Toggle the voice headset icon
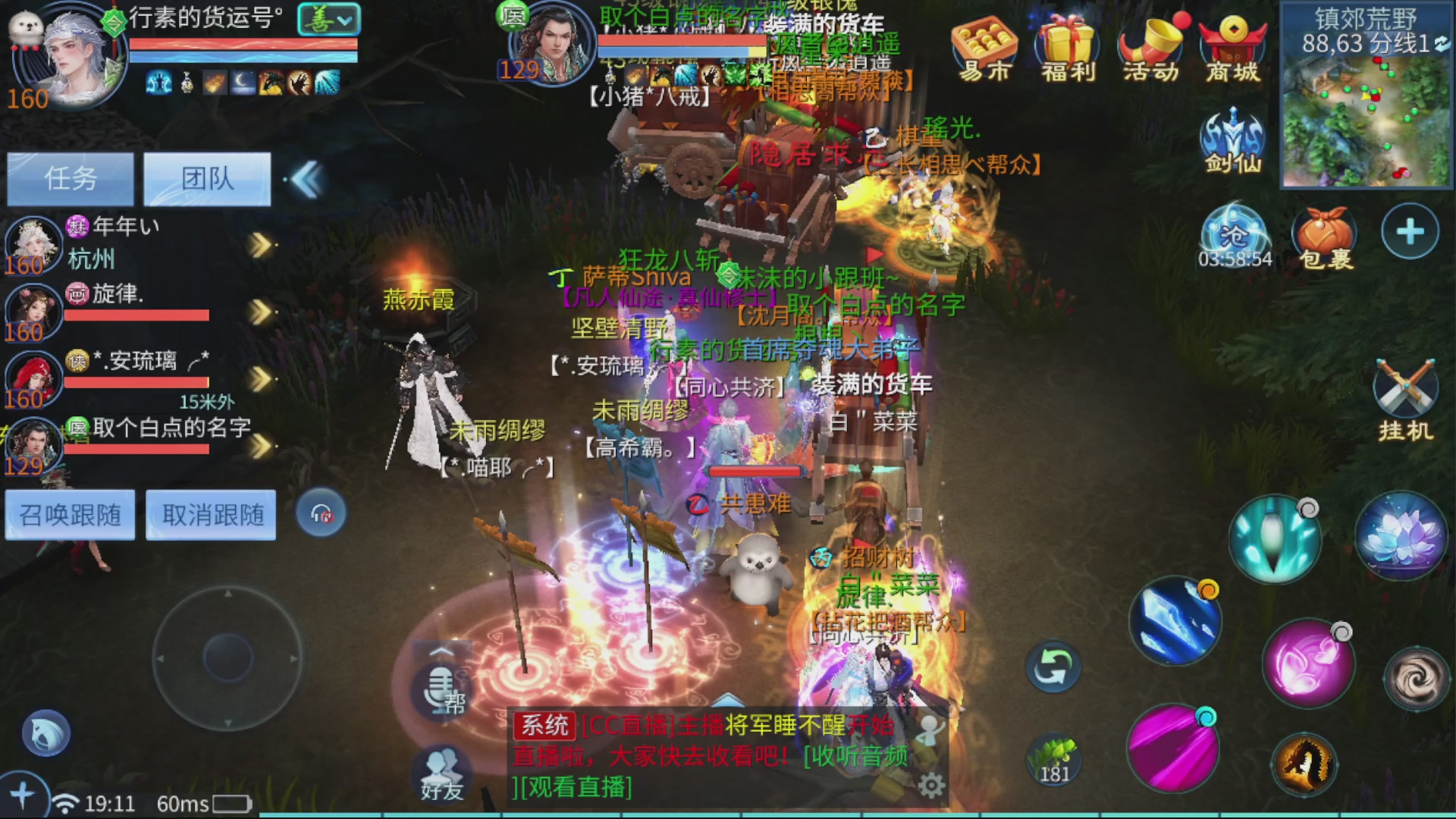The image size is (1456, 819). point(321,515)
